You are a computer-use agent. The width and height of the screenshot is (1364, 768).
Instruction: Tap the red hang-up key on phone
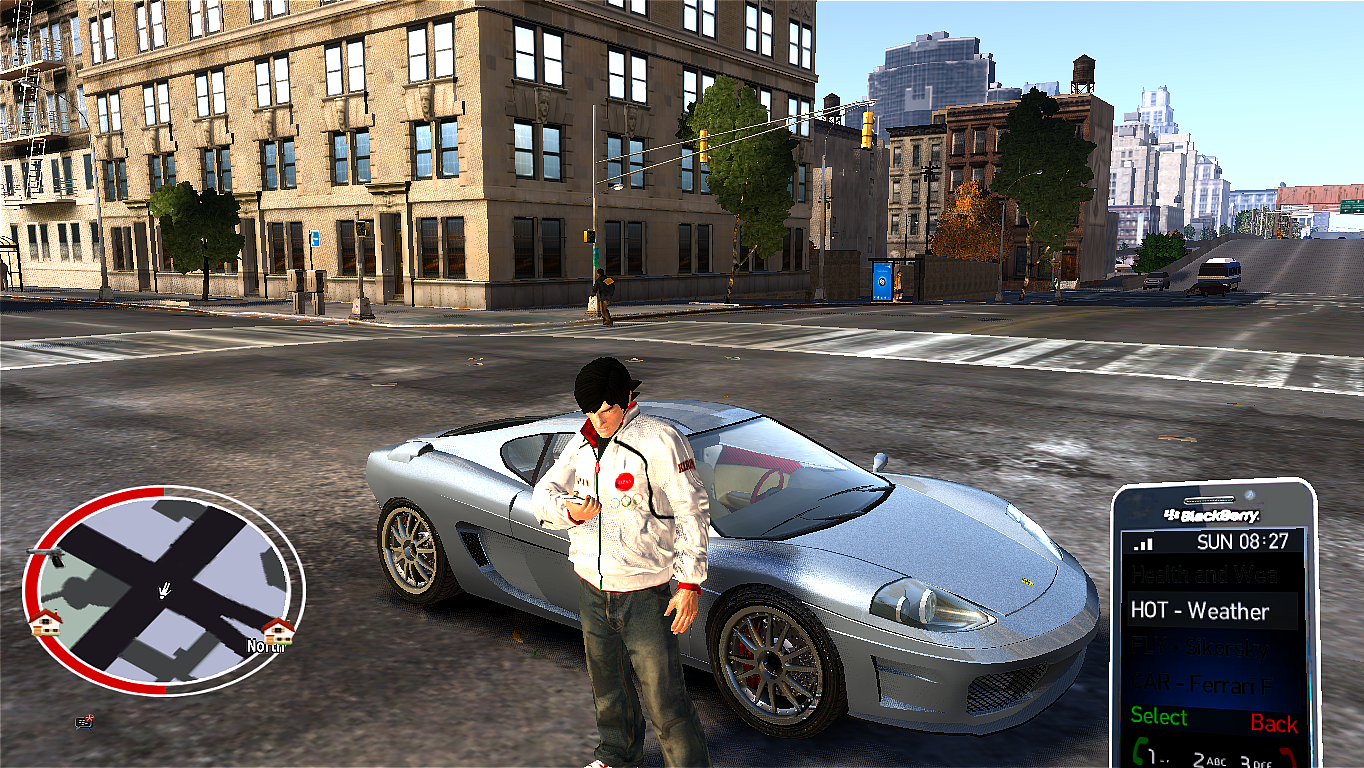point(1288,755)
